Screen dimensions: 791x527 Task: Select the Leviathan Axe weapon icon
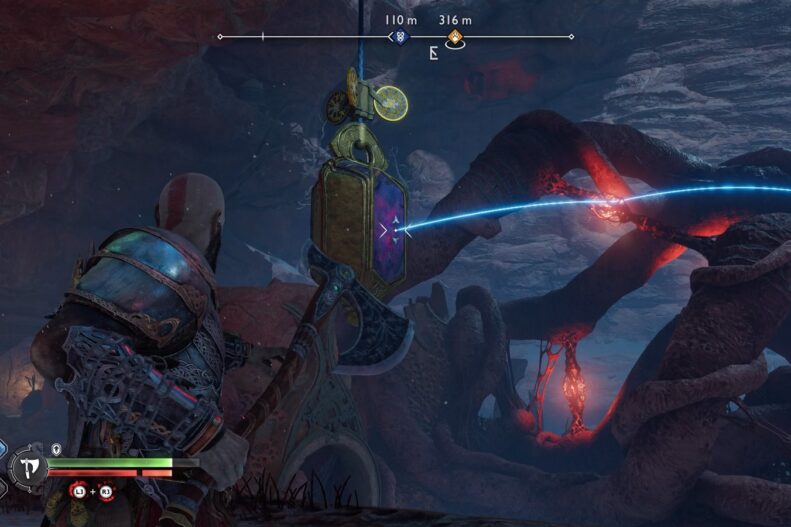click(27, 466)
